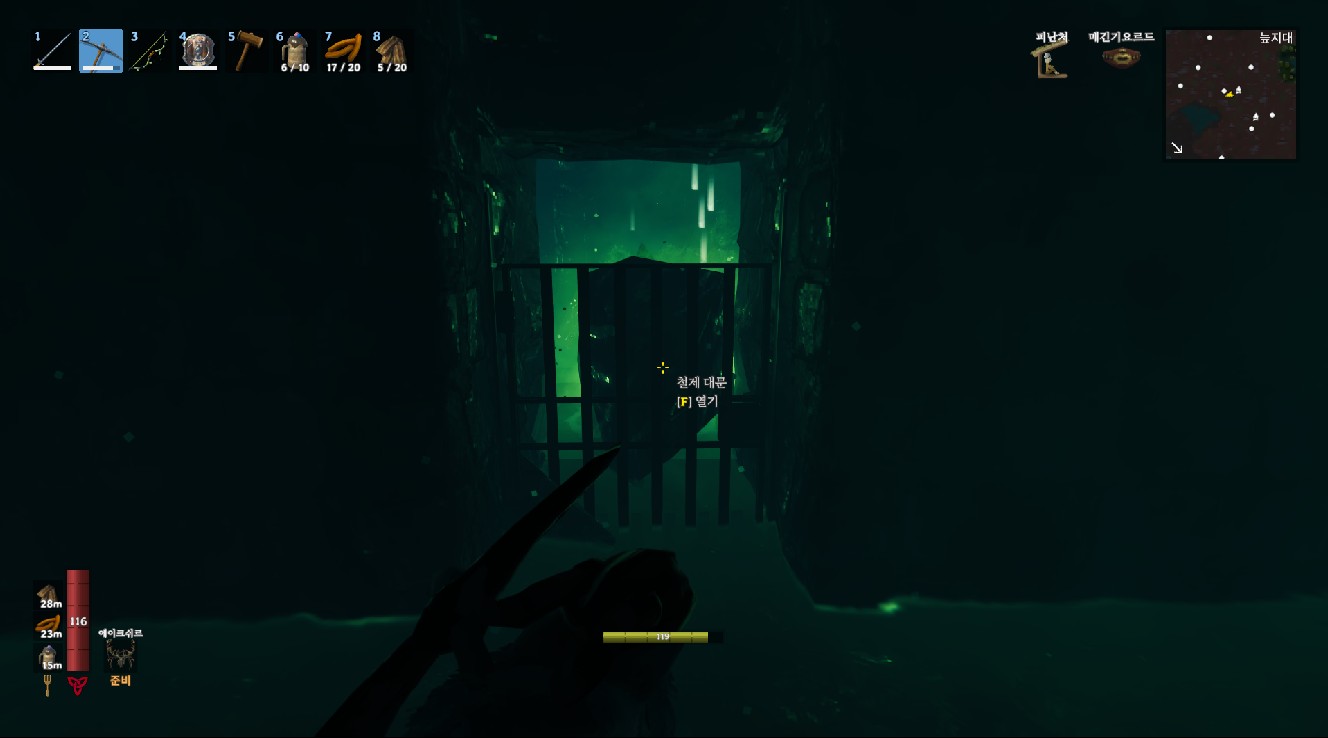Click the 메긴기요르드 belt status icon
This screenshot has height=738, width=1328.
pos(1121,58)
